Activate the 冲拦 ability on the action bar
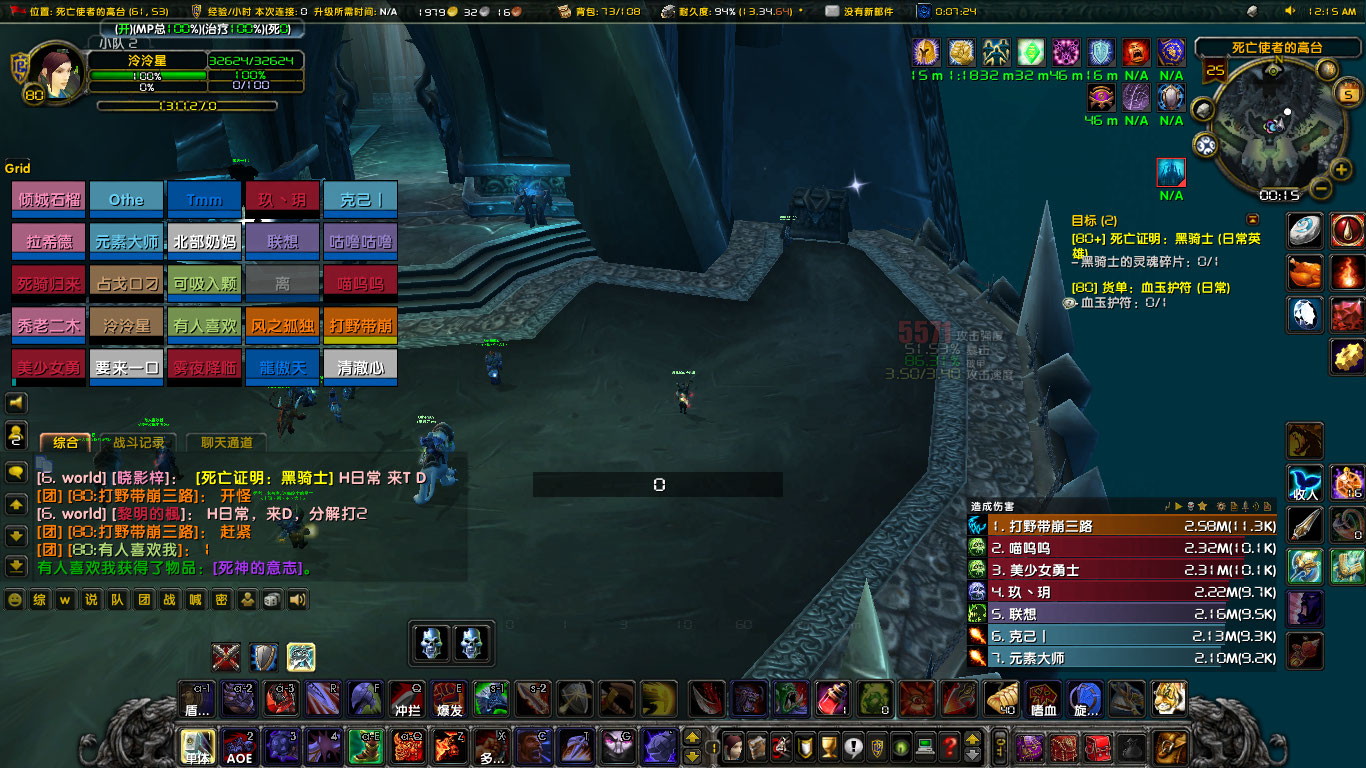 point(407,698)
